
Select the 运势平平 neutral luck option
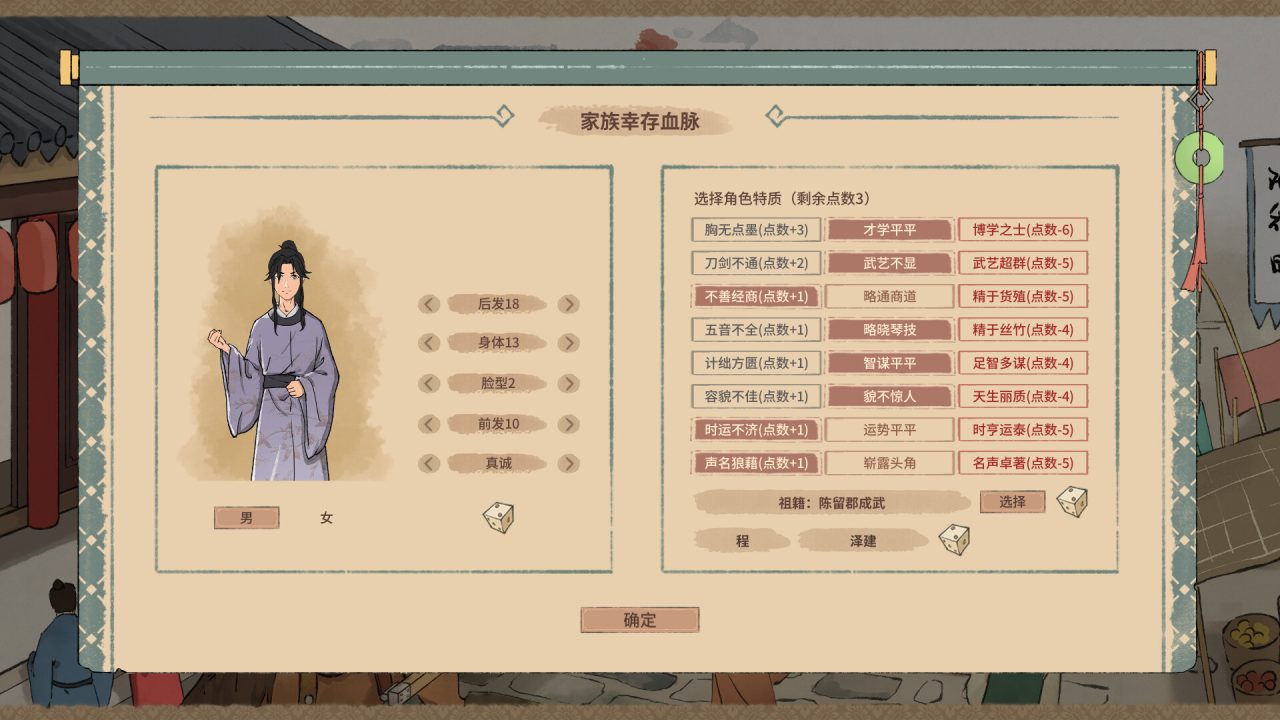pos(889,429)
